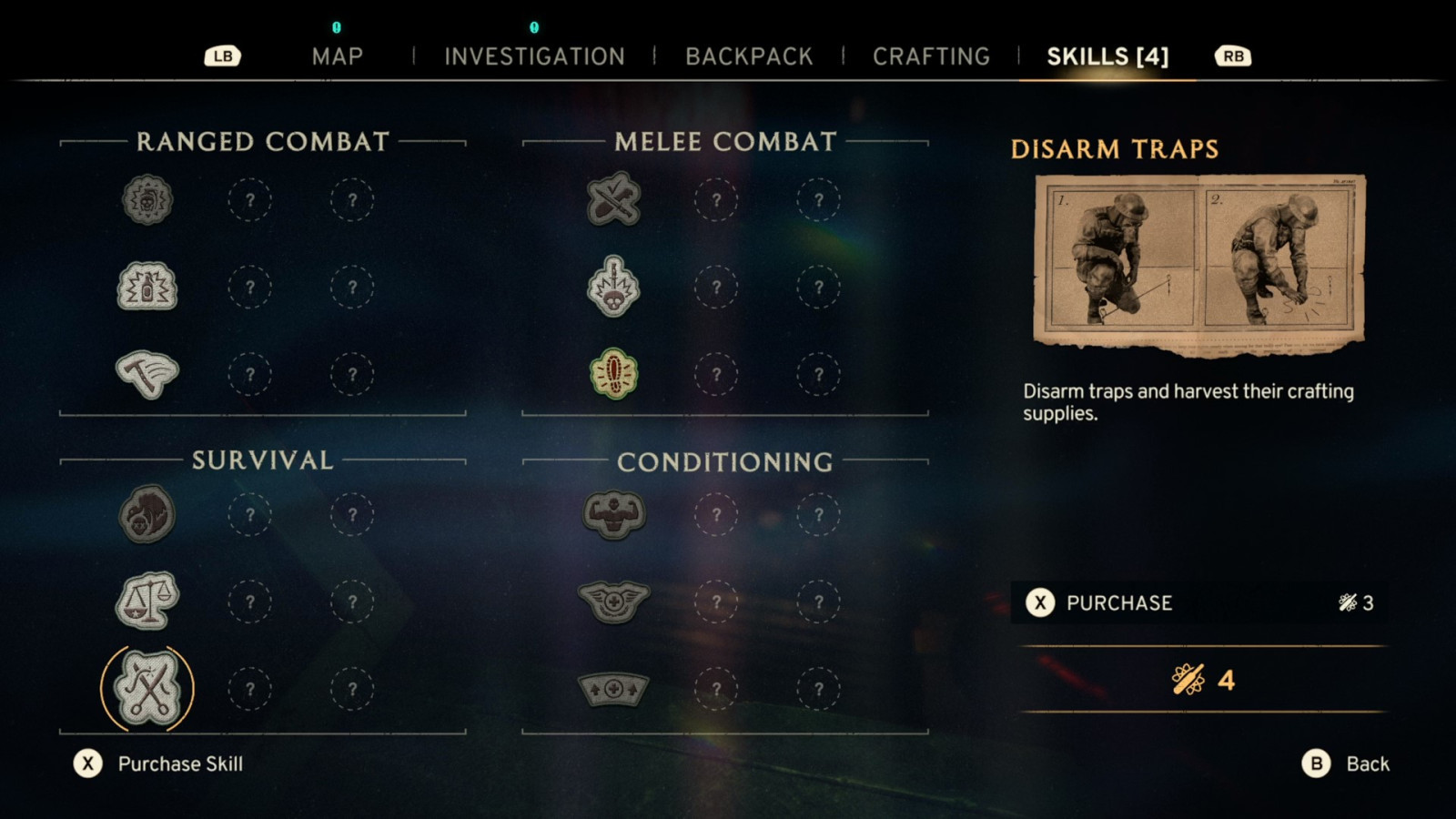Pick the flexing muscles conditioning skill
The height and width of the screenshot is (819, 1456).
(614, 514)
